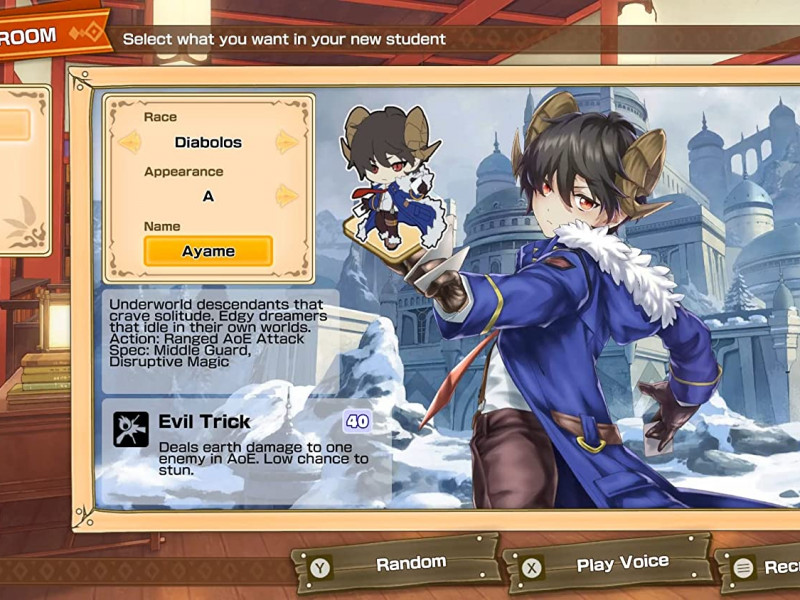Show the Evil Trick skill icon
800x600 pixels.
131,429
